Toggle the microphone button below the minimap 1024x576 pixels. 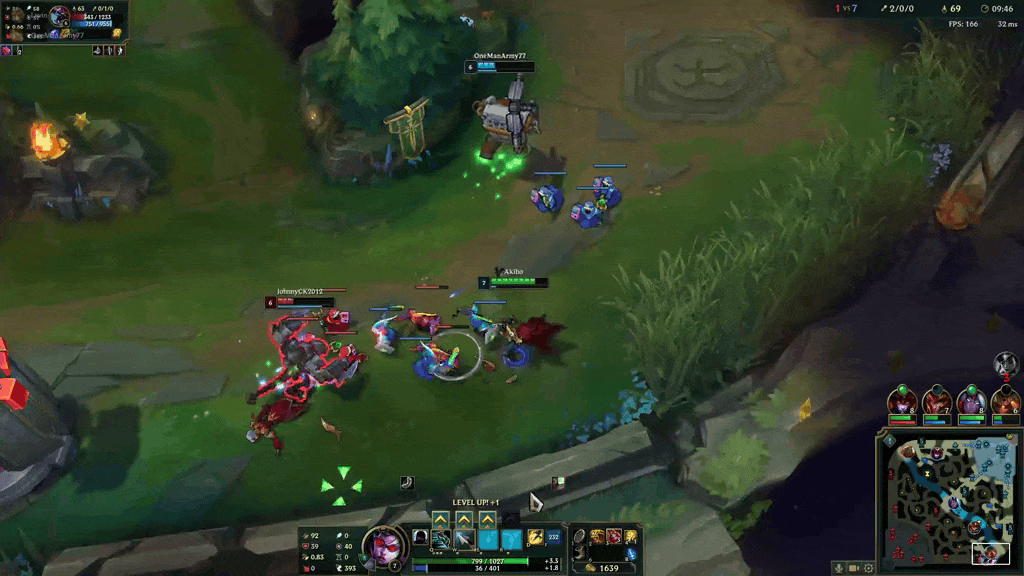(x=838, y=567)
